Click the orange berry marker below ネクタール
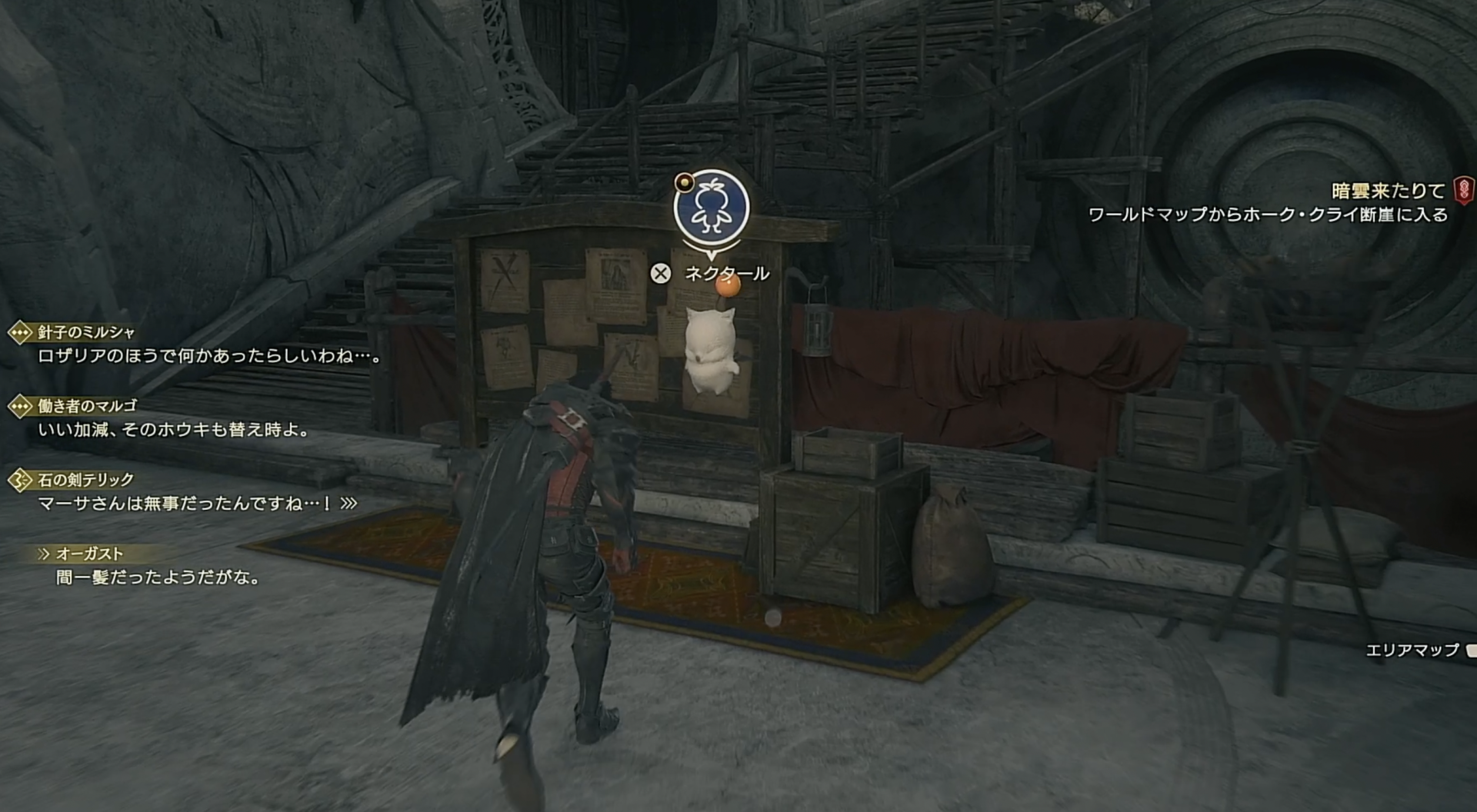 (727, 287)
